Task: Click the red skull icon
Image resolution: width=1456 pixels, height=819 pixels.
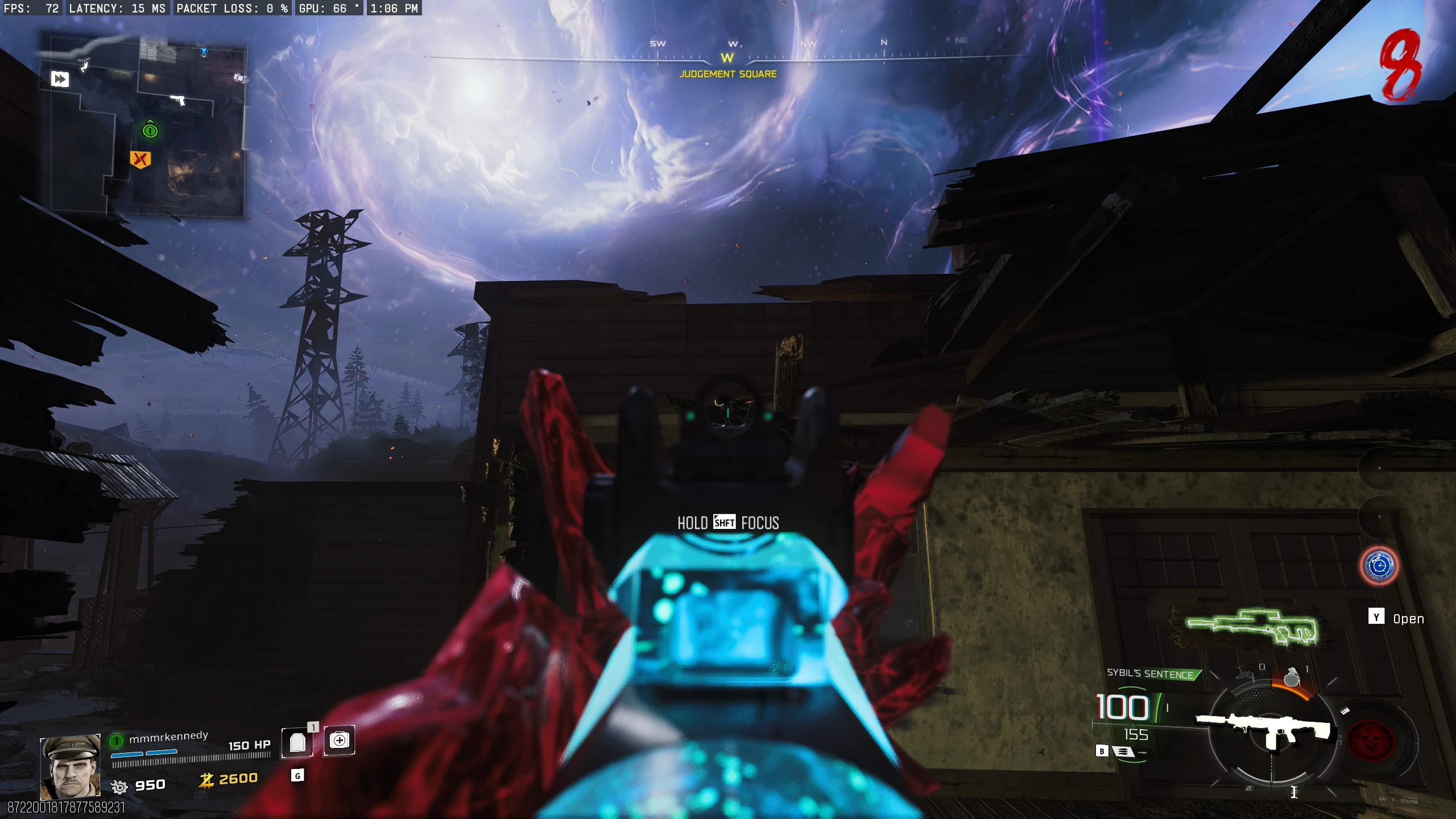Action: point(1371,740)
